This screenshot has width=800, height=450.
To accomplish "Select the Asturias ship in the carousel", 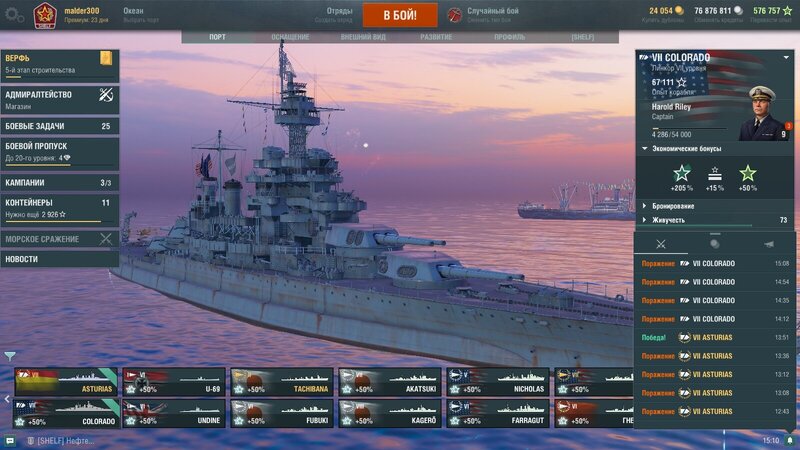I will 65,383.
